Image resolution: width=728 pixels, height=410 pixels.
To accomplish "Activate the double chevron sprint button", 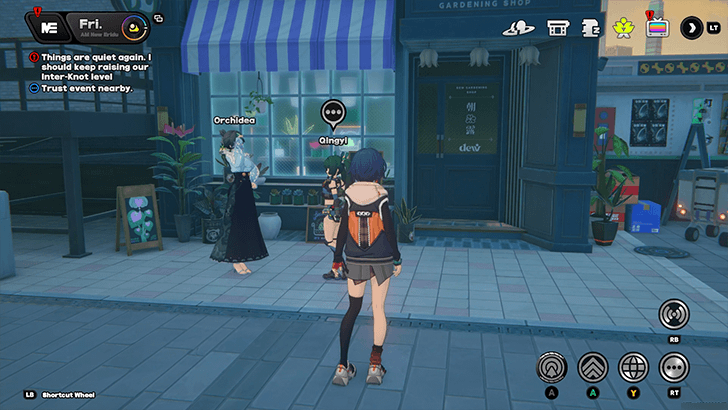I will pos(592,367).
